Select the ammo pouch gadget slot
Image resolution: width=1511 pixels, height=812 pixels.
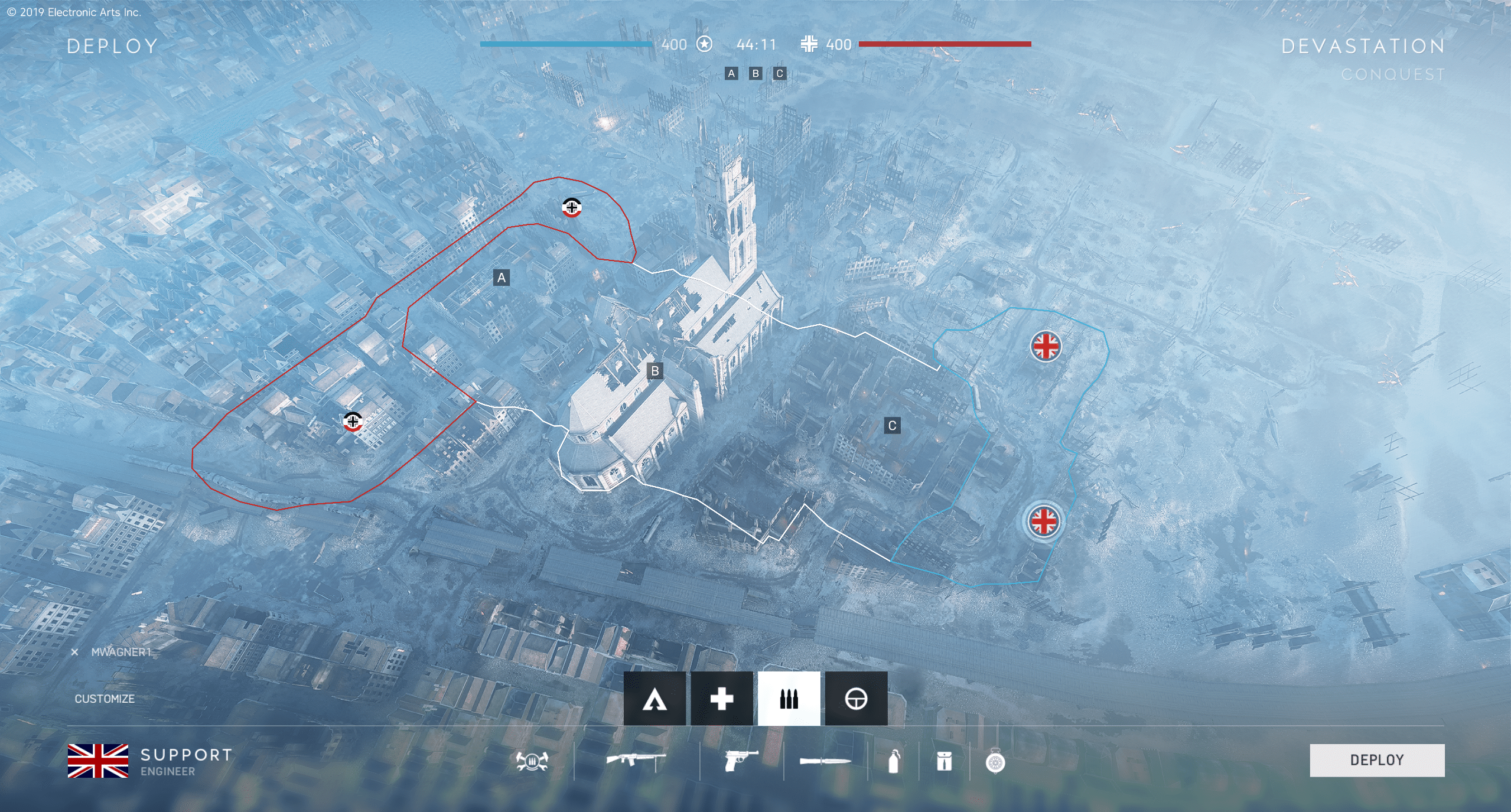pos(944,762)
